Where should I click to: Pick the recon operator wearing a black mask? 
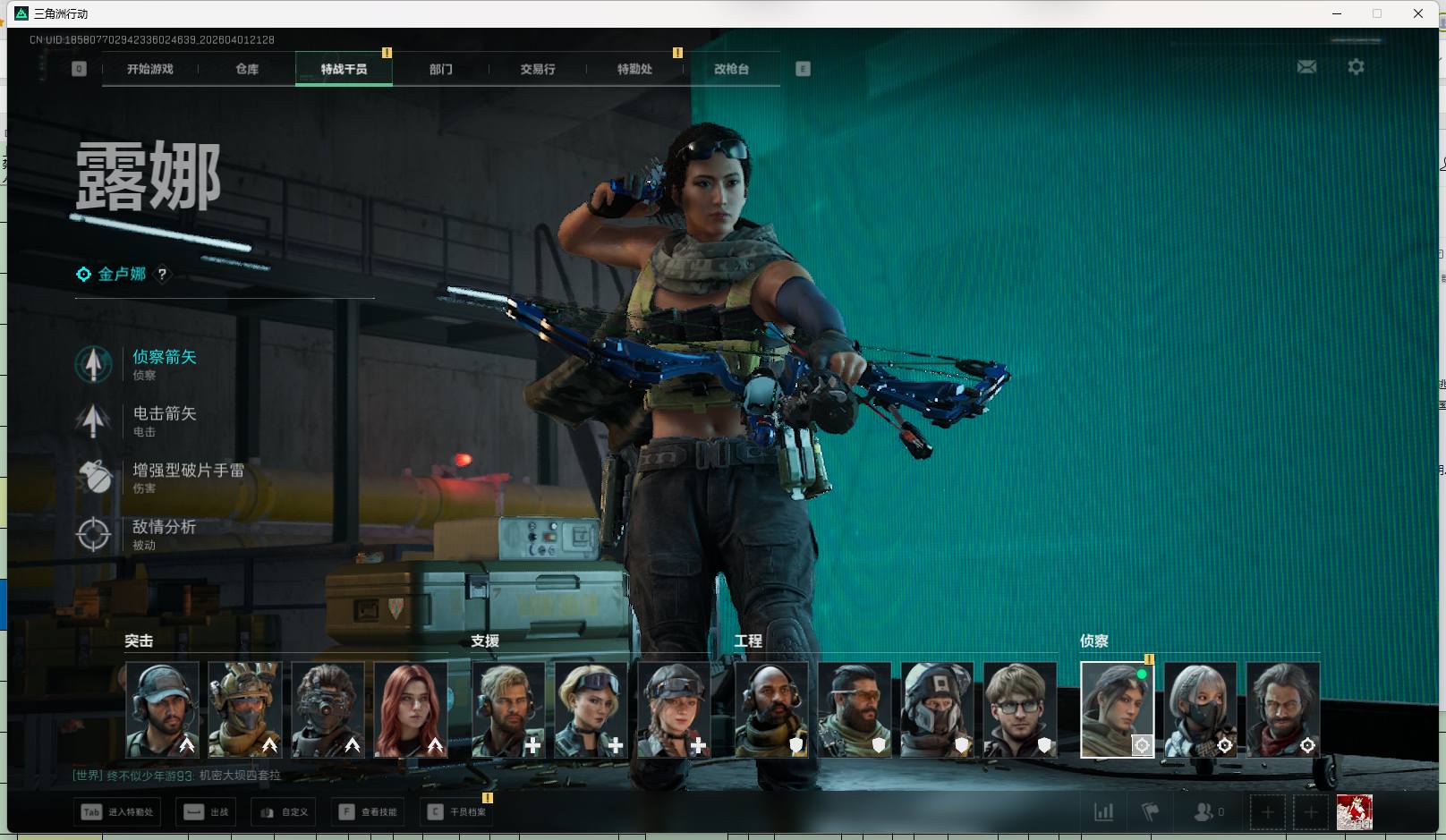[1200, 709]
